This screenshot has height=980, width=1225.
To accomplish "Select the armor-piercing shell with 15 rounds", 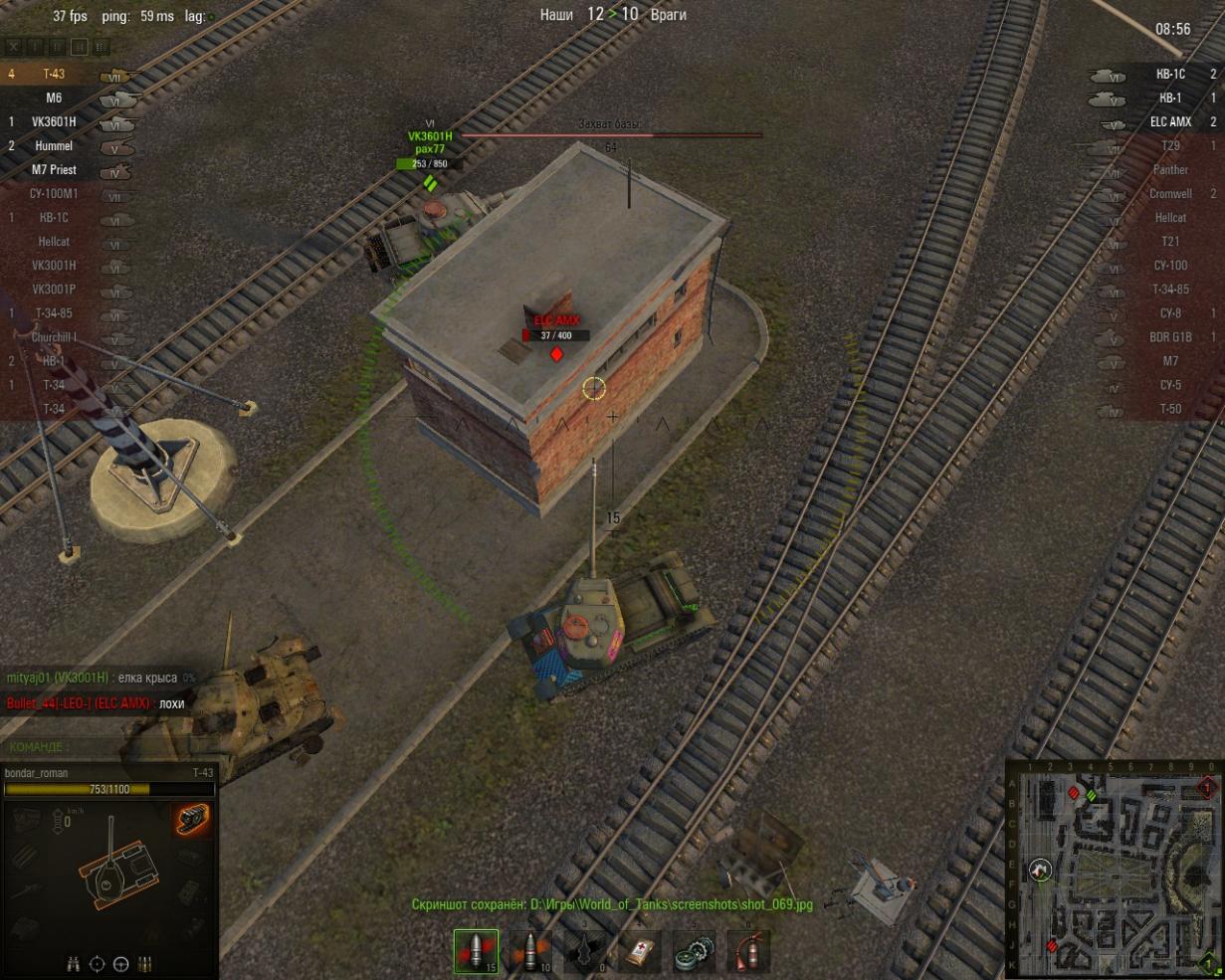I will [476, 951].
